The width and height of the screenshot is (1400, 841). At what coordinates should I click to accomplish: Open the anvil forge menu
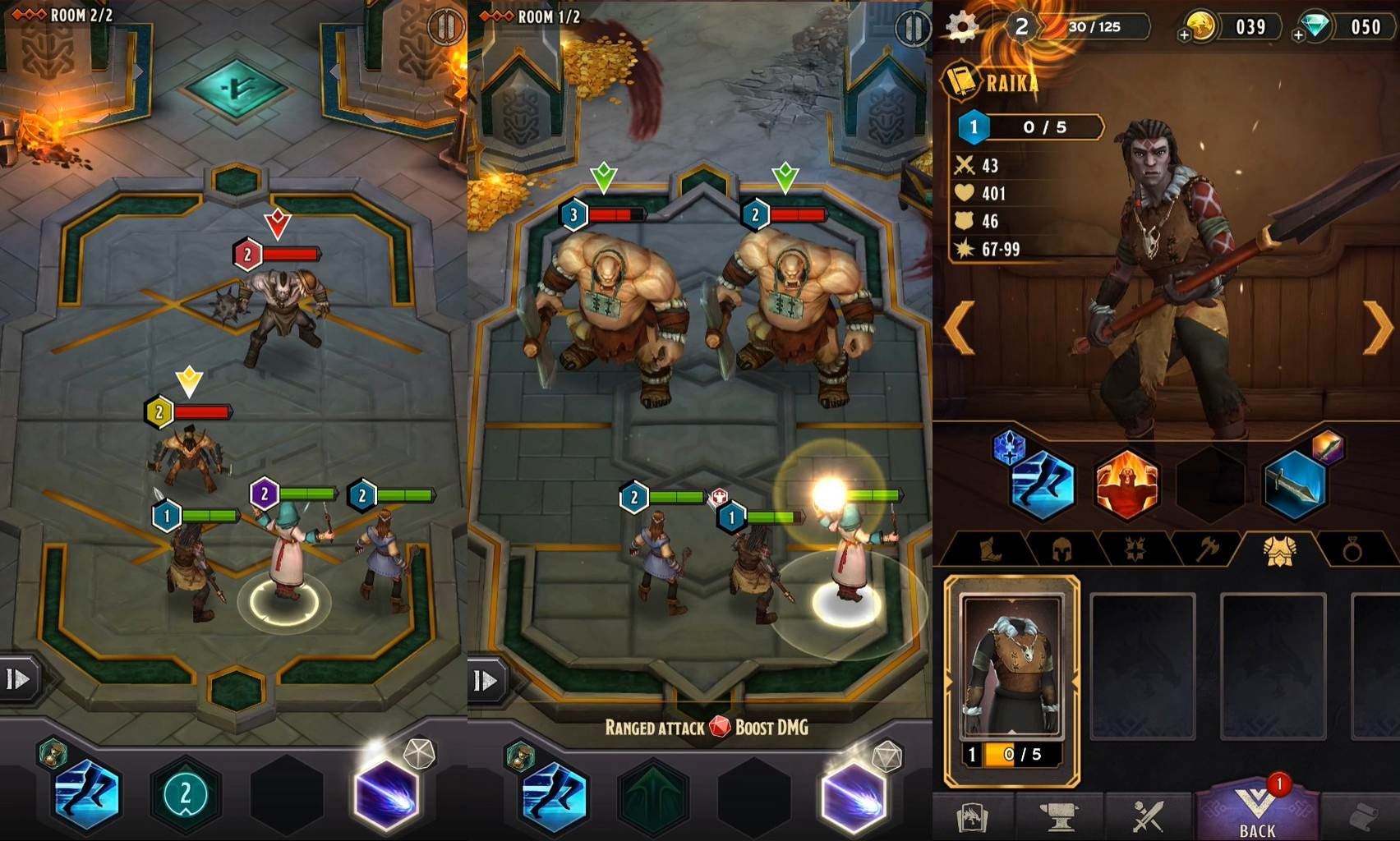[1058, 816]
